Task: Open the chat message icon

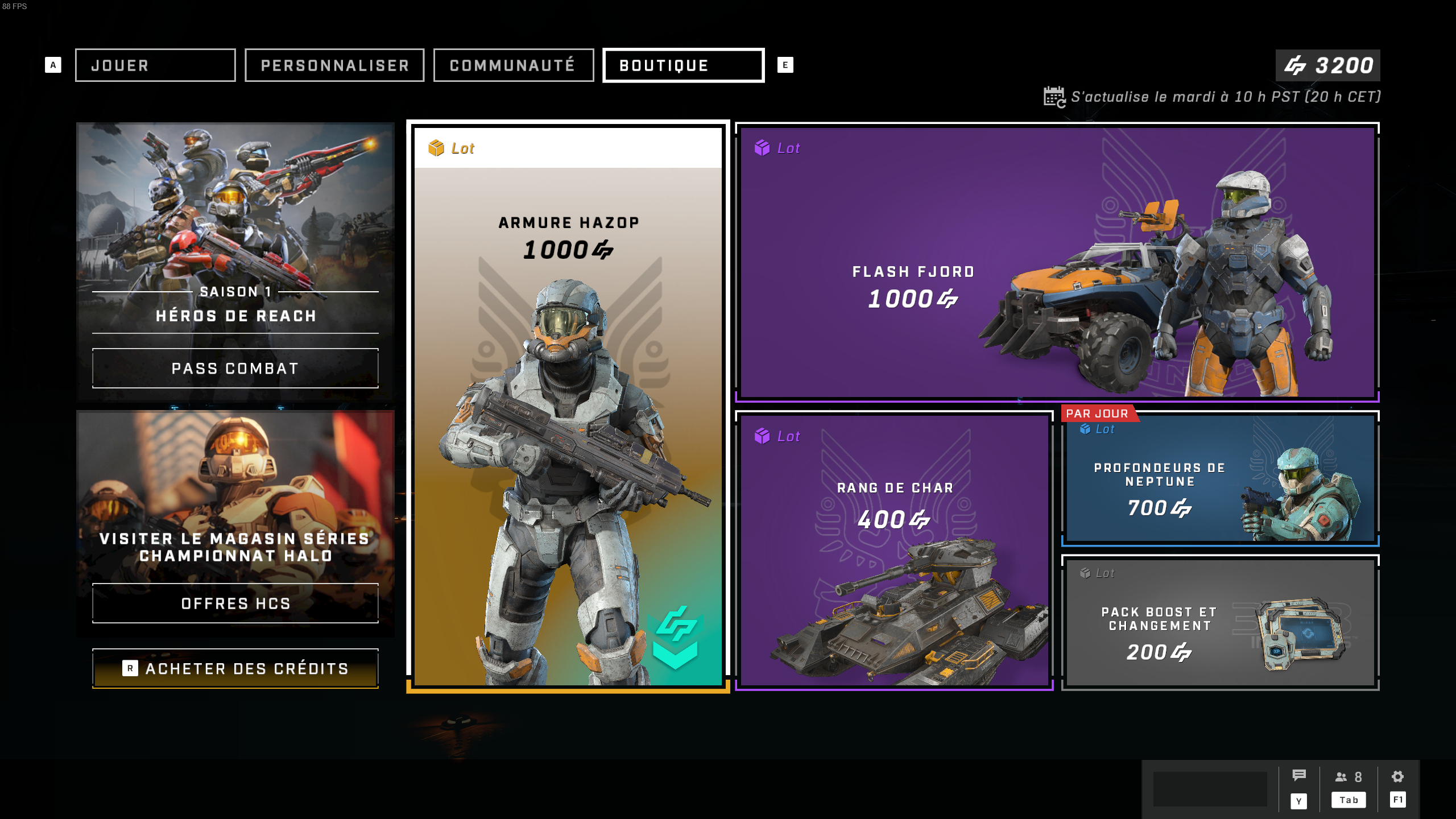Action: click(1299, 776)
